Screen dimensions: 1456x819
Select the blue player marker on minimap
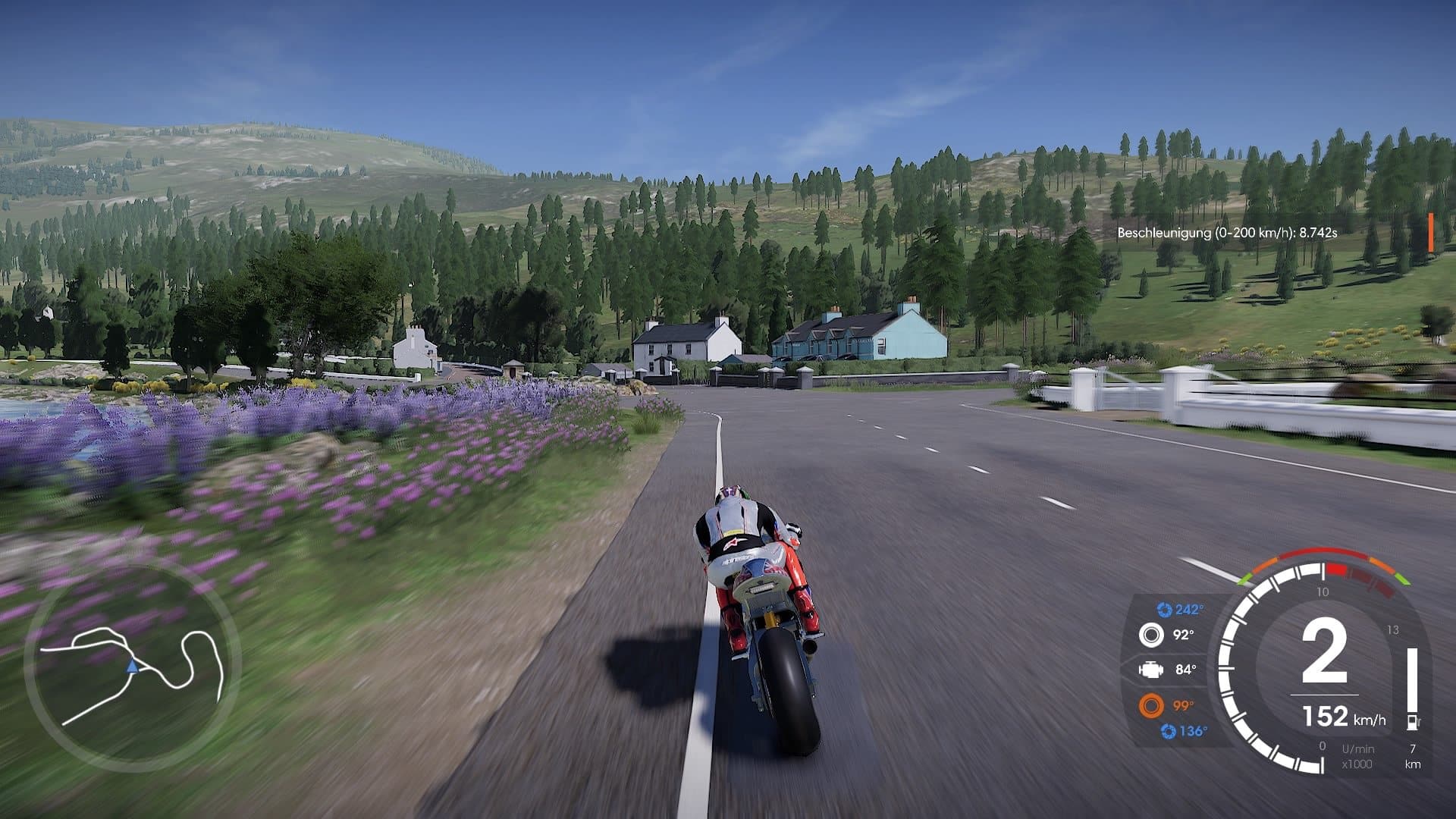pyautogui.click(x=133, y=667)
